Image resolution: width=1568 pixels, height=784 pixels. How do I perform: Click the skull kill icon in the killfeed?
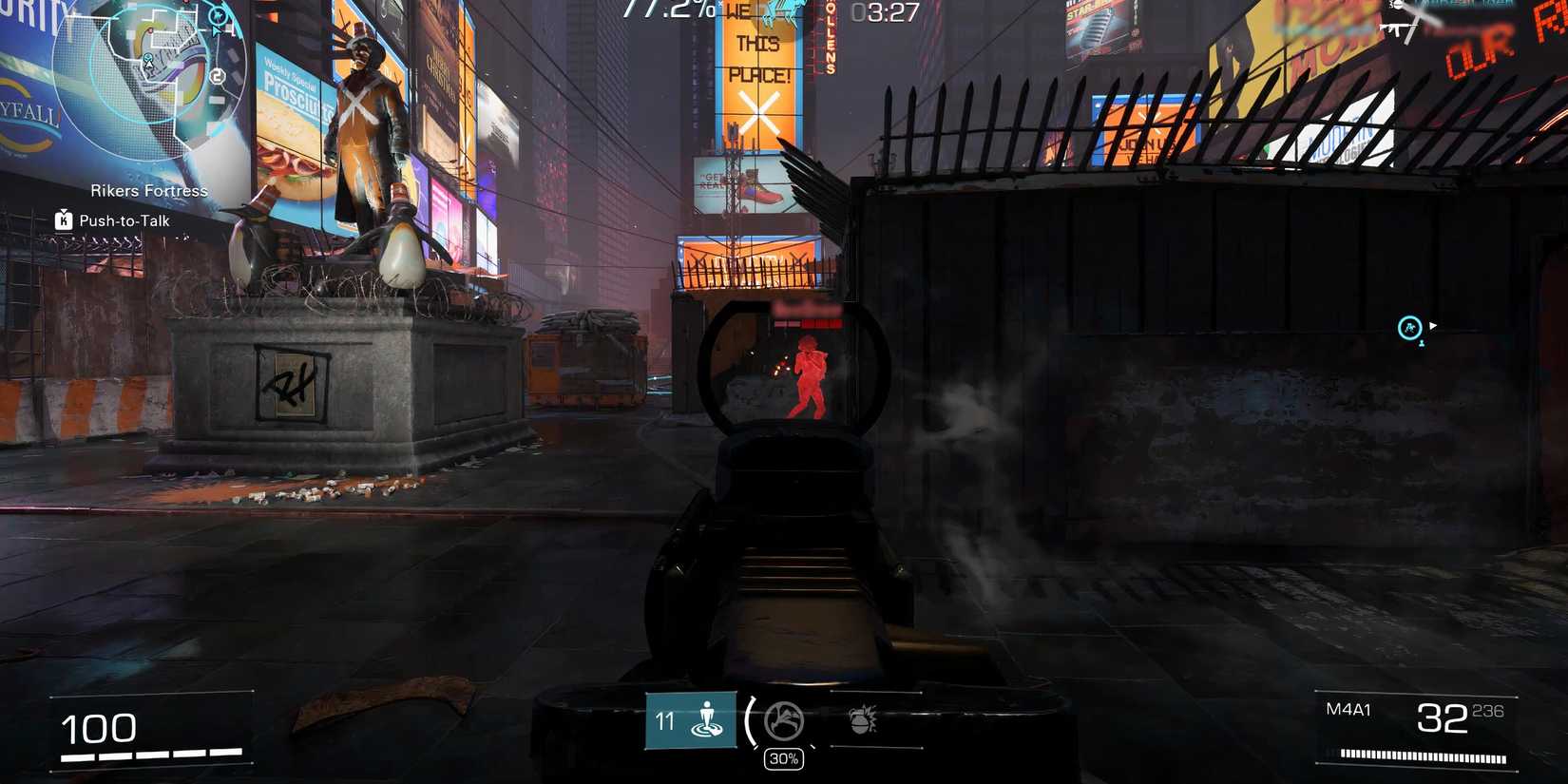(x=1396, y=6)
